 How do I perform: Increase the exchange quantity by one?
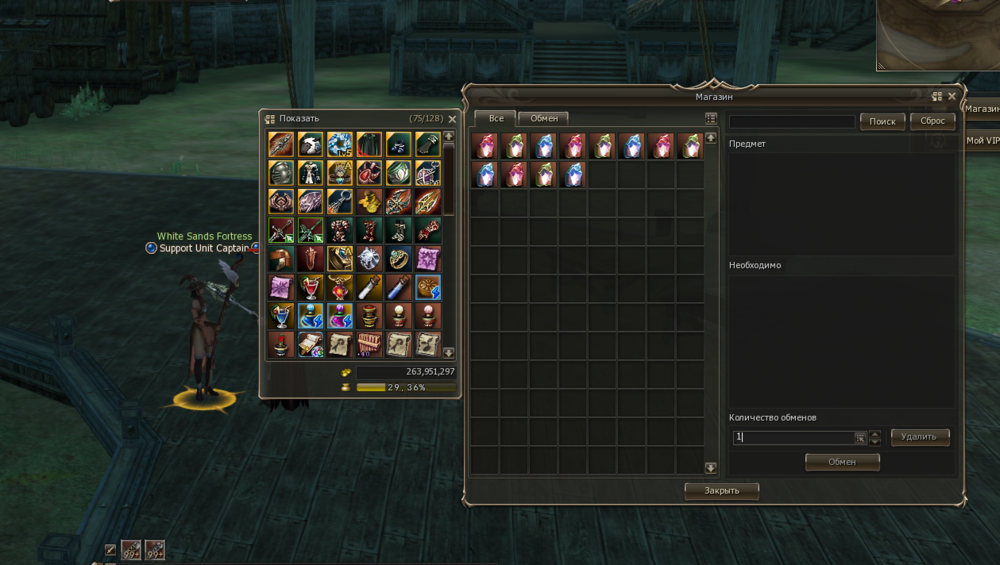[875, 433]
